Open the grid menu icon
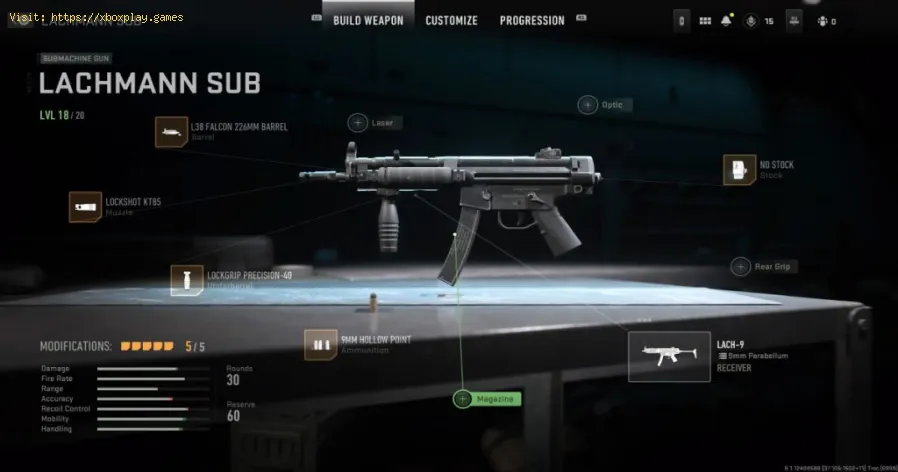Viewport: 898px width, 472px height. pos(705,21)
